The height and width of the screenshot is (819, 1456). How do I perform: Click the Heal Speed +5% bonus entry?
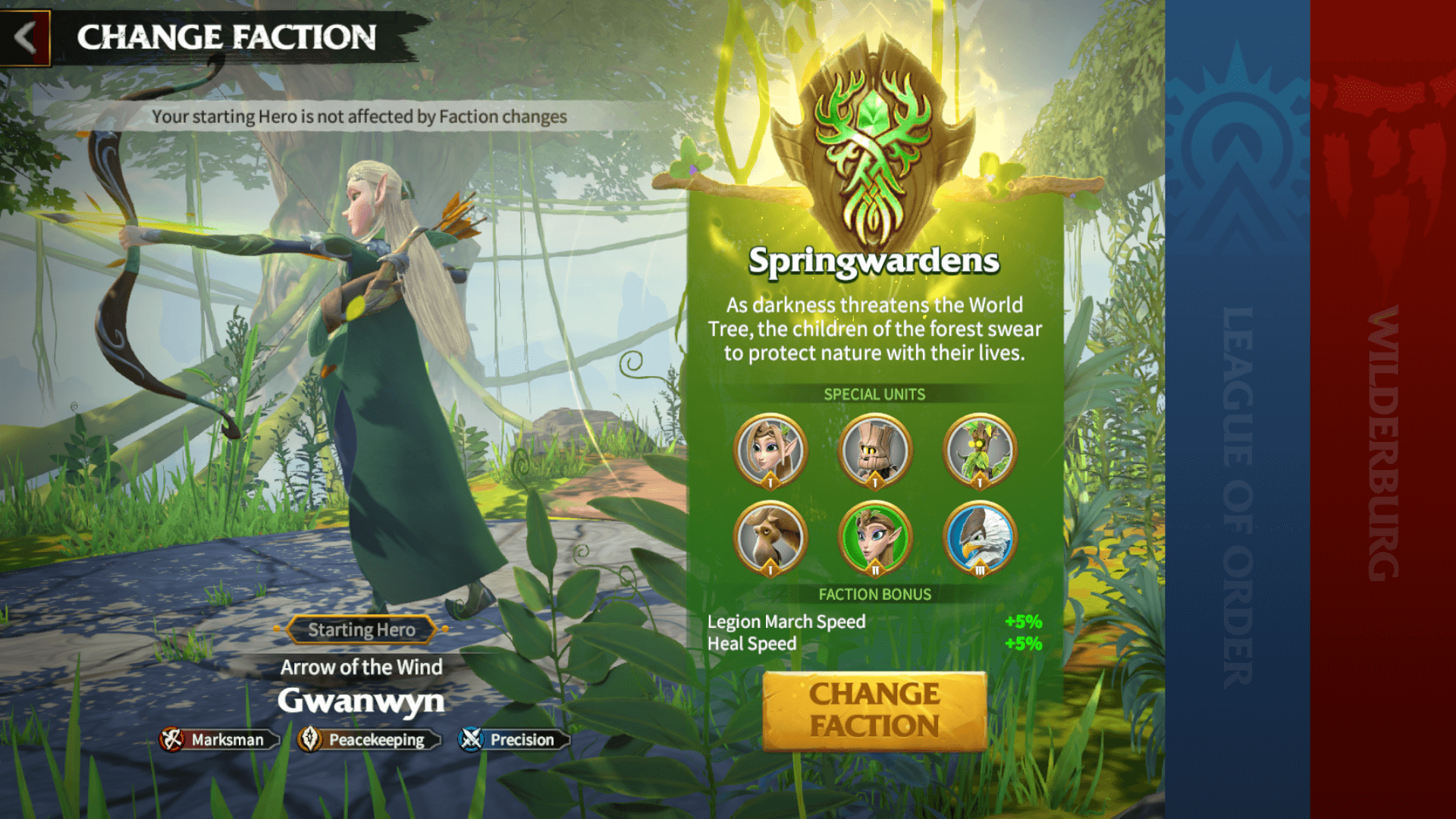[872, 644]
